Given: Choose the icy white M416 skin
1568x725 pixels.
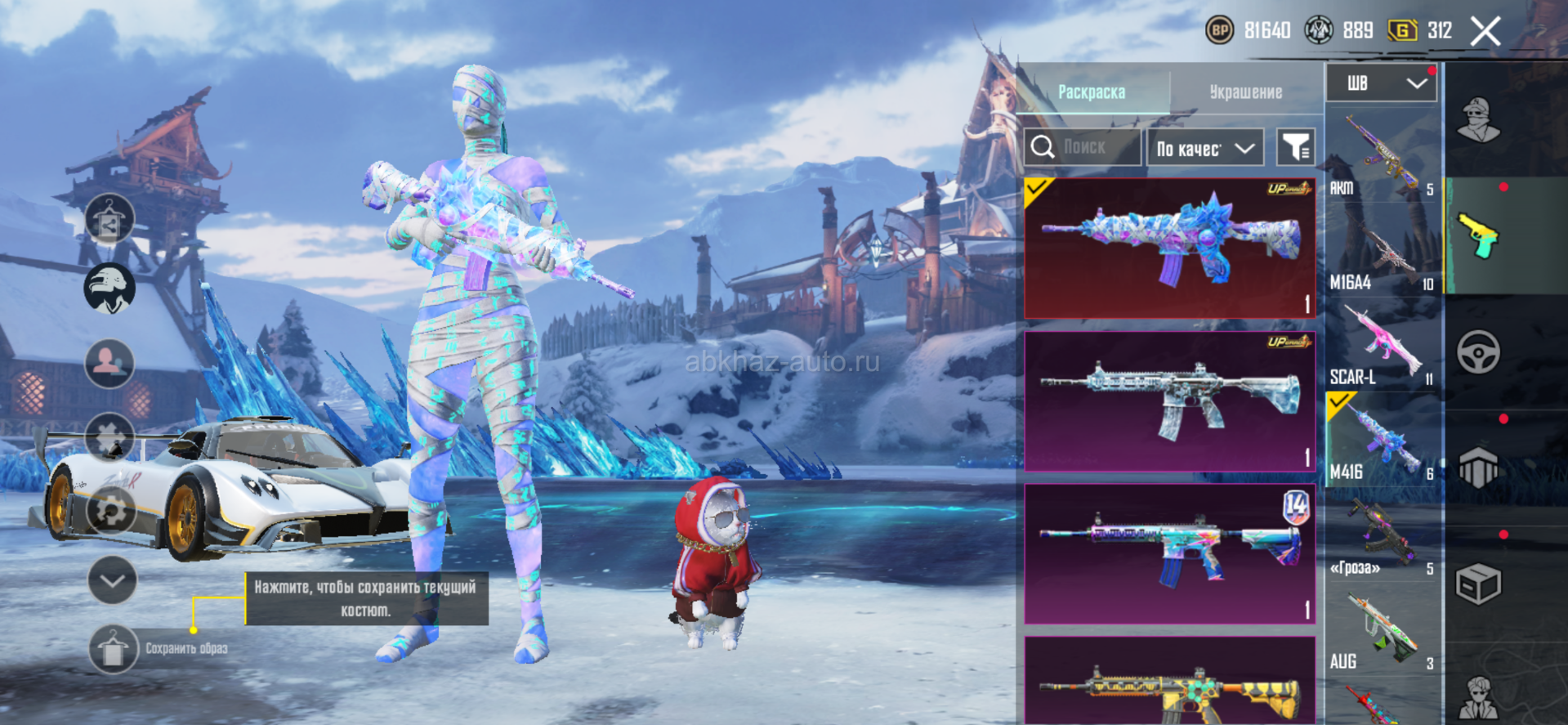Looking at the screenshot, I should click(1169, 401).
